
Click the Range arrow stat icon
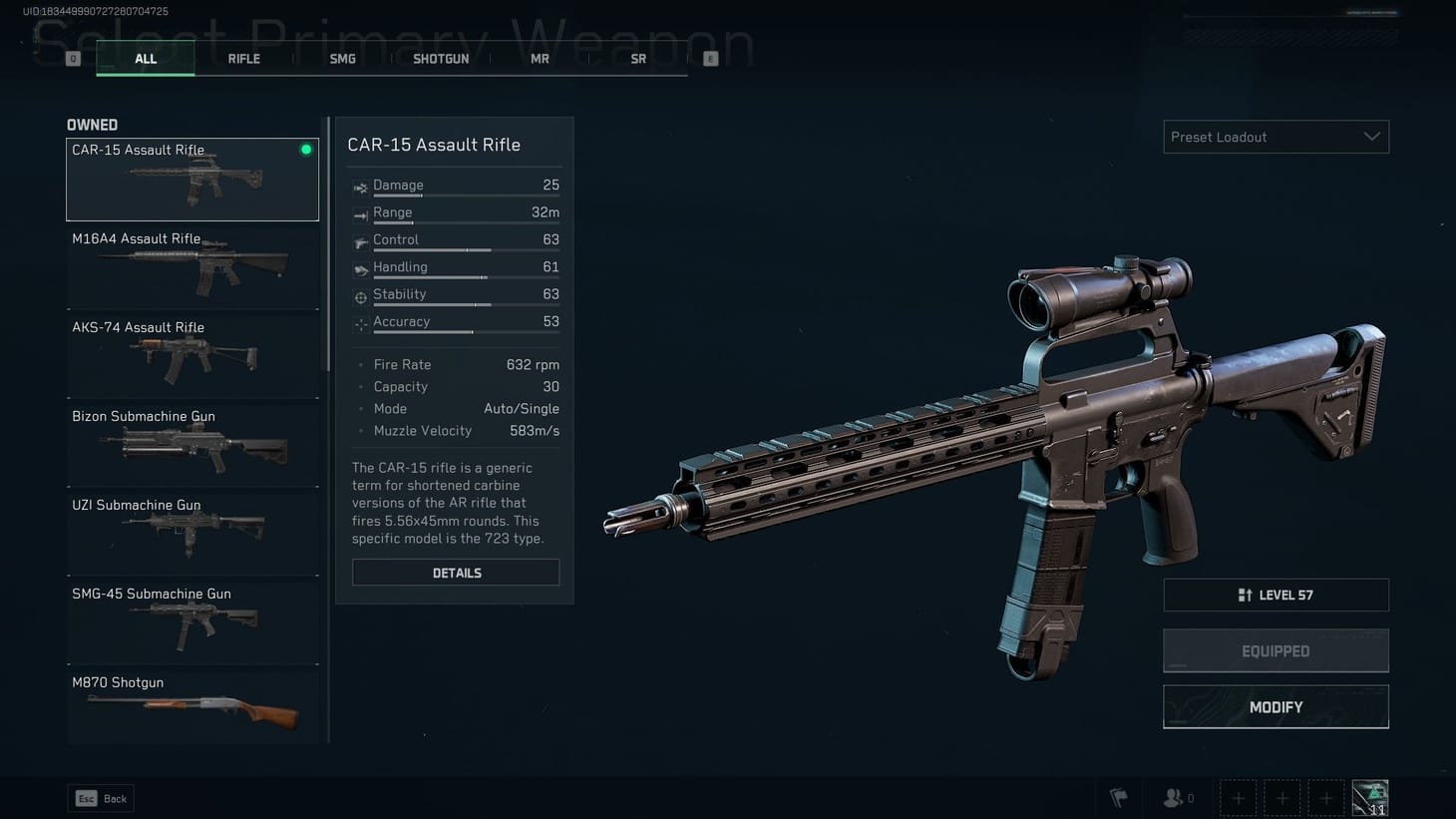point(359,212)
